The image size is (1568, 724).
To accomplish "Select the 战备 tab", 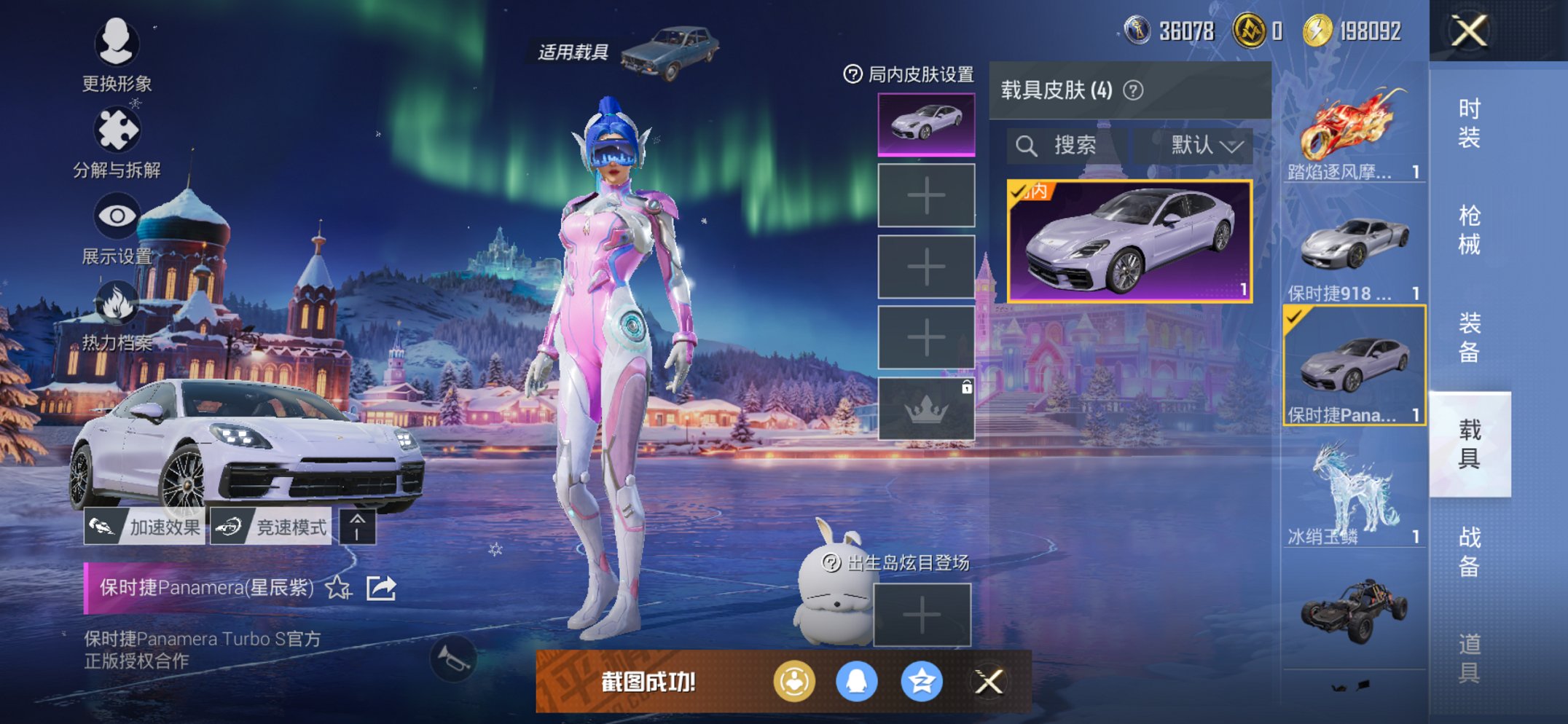I will (1469, 551).
